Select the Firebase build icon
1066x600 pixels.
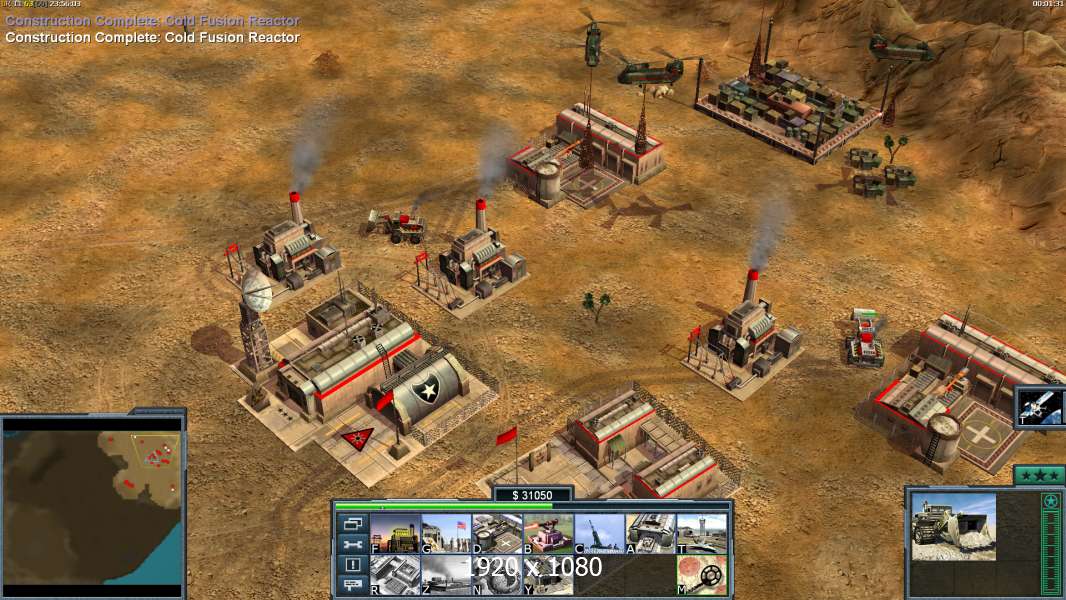pyautogui.click(x=548, y=533)
